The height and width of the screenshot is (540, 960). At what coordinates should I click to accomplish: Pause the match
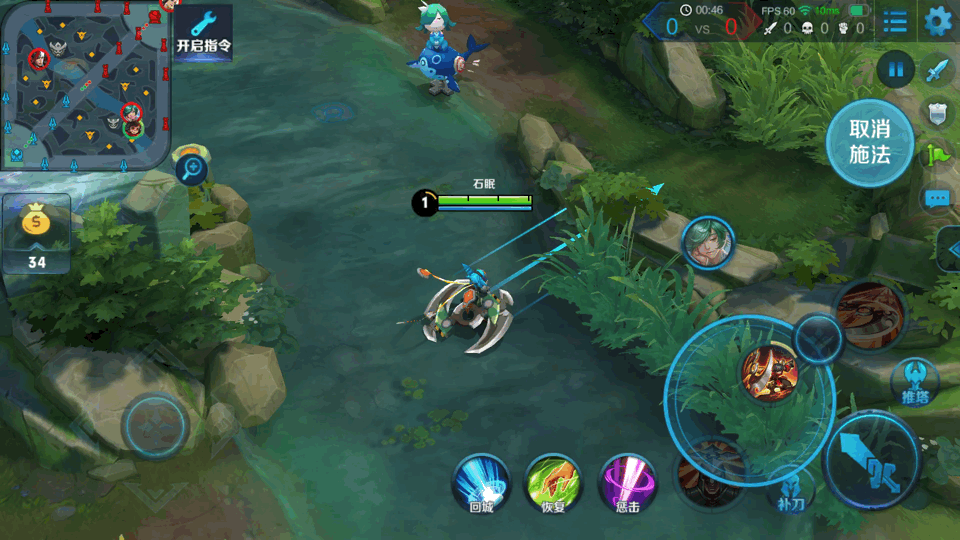896,70
